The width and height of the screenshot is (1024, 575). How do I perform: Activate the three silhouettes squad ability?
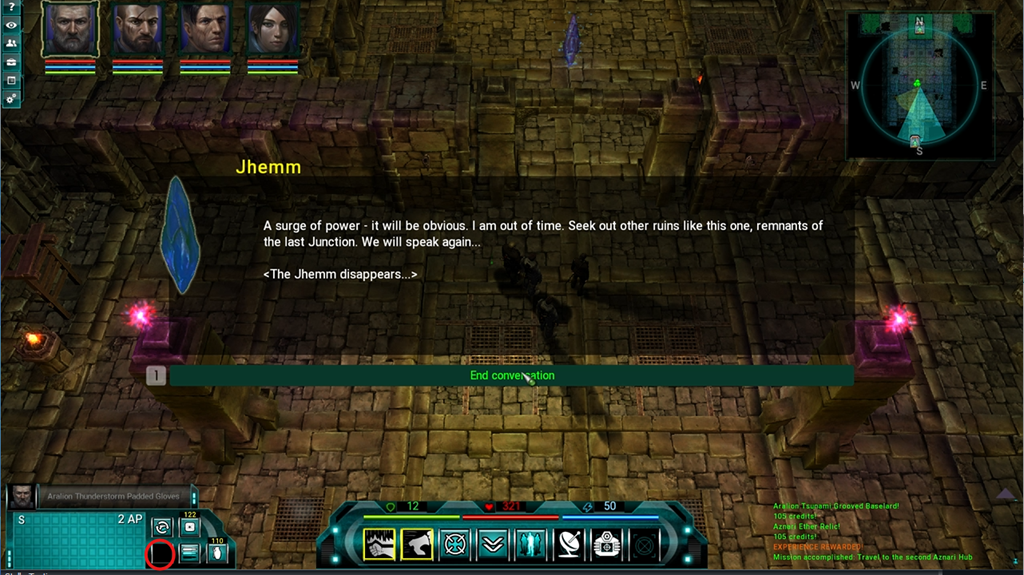tap(531, 544)
